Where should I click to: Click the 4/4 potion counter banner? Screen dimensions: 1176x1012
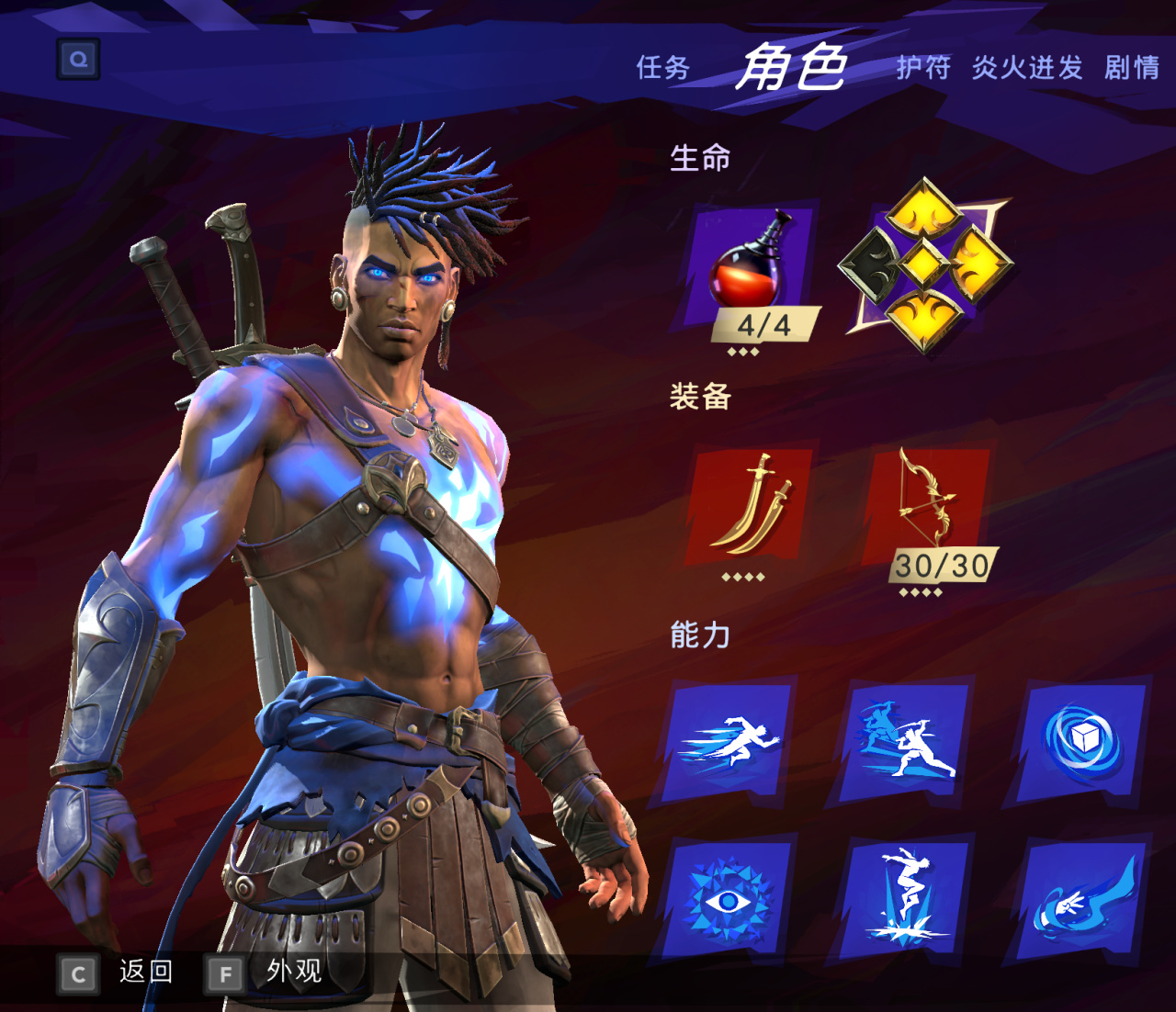click(766, 324)
